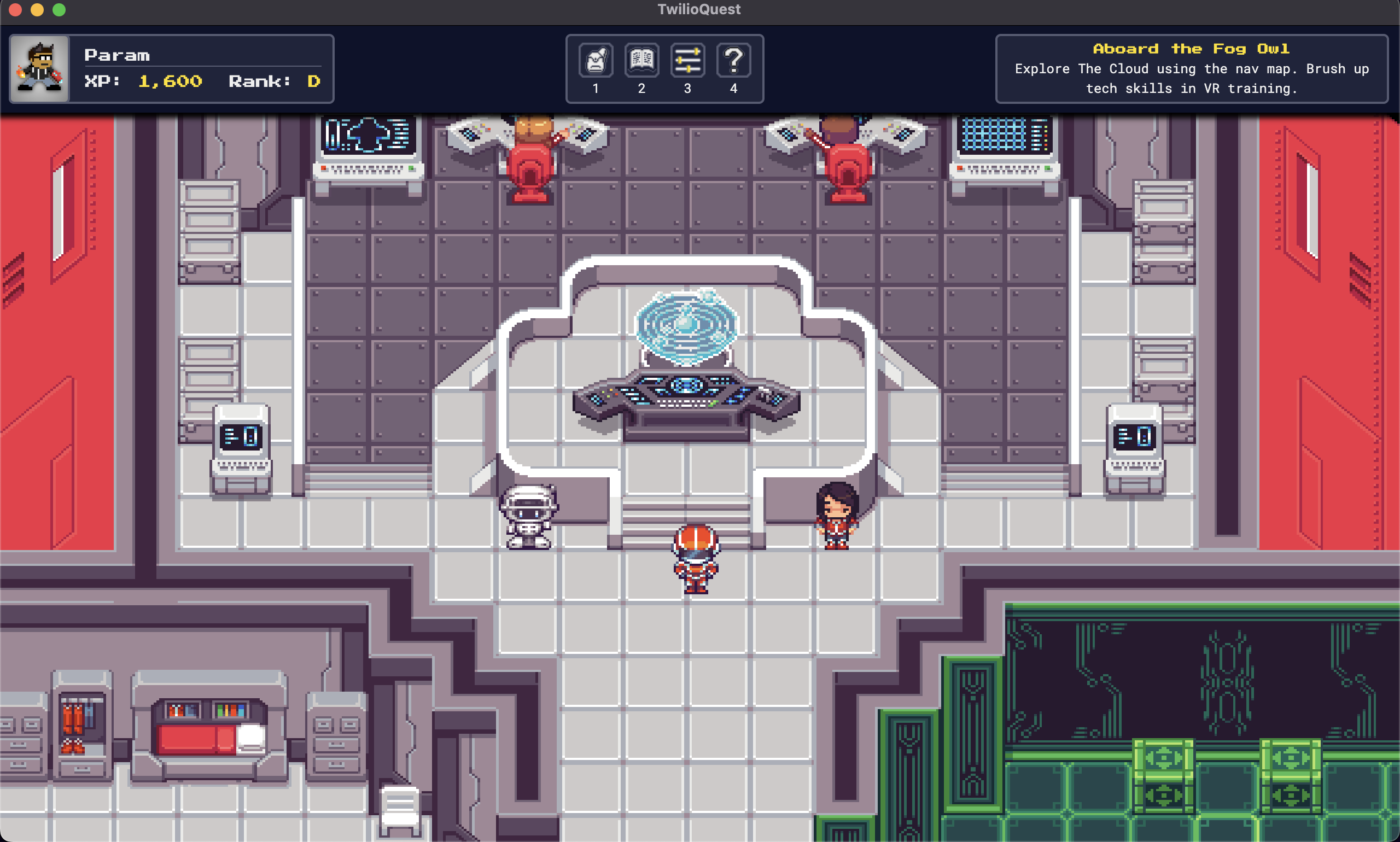Open the settings sliders icon
The height and width of the screenshot is (842, 1400).
tap(688, 59)
